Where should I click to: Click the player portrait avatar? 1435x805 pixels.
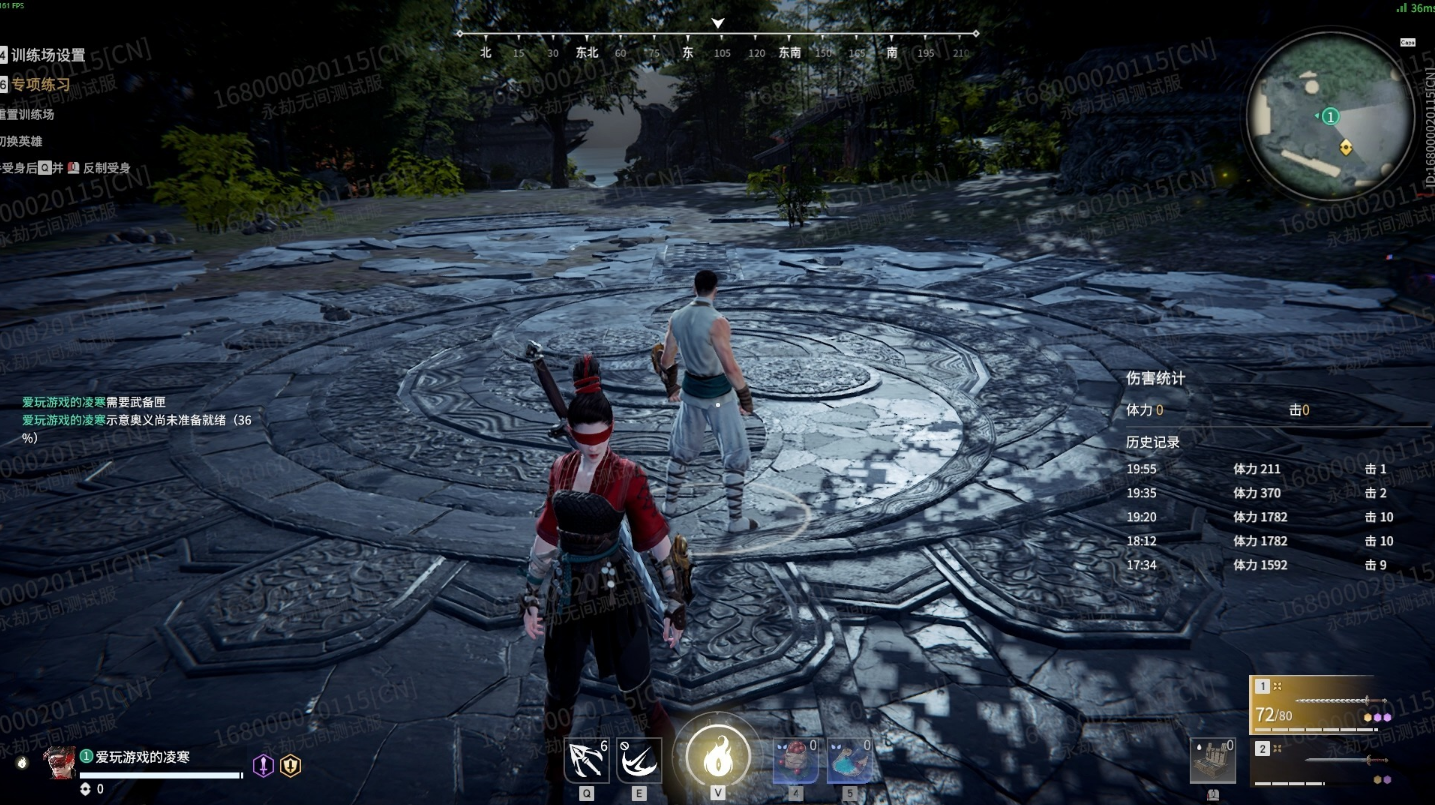point(59,762)
